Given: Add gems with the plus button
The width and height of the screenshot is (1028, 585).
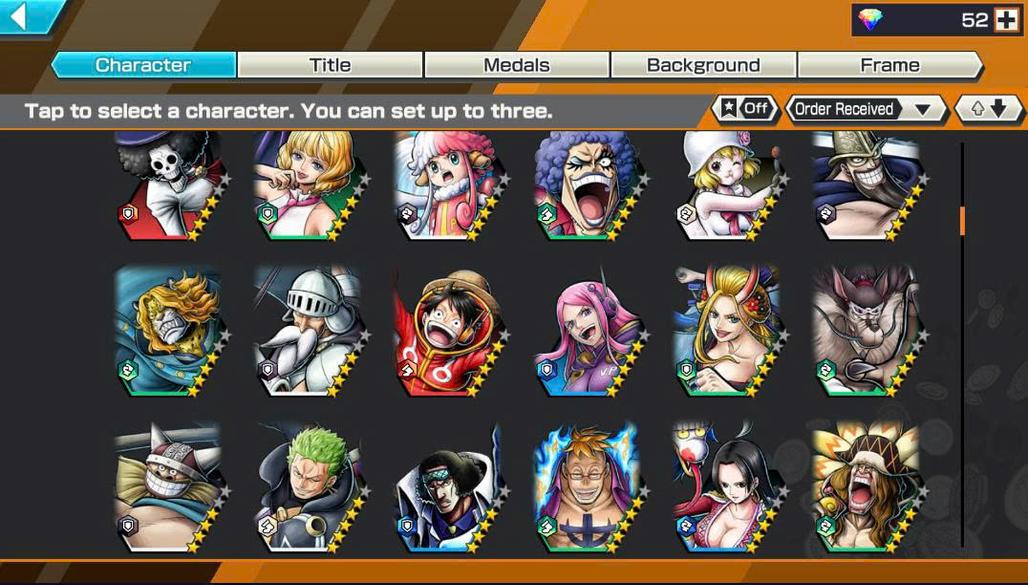Looking at the screenshot, I should (1006, 20).
